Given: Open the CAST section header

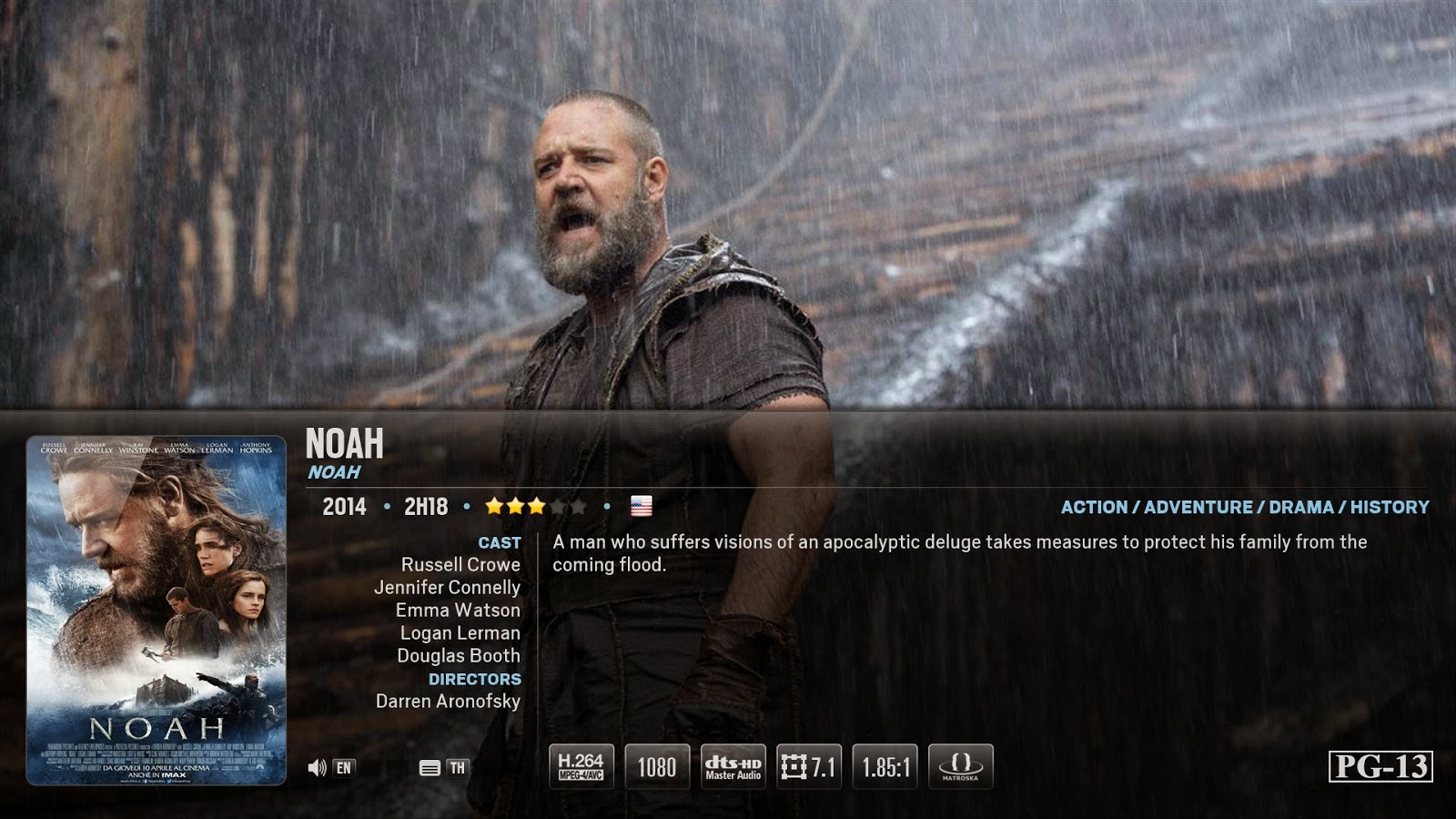Looking at the screenshot, I should click(x=500, y=541).
